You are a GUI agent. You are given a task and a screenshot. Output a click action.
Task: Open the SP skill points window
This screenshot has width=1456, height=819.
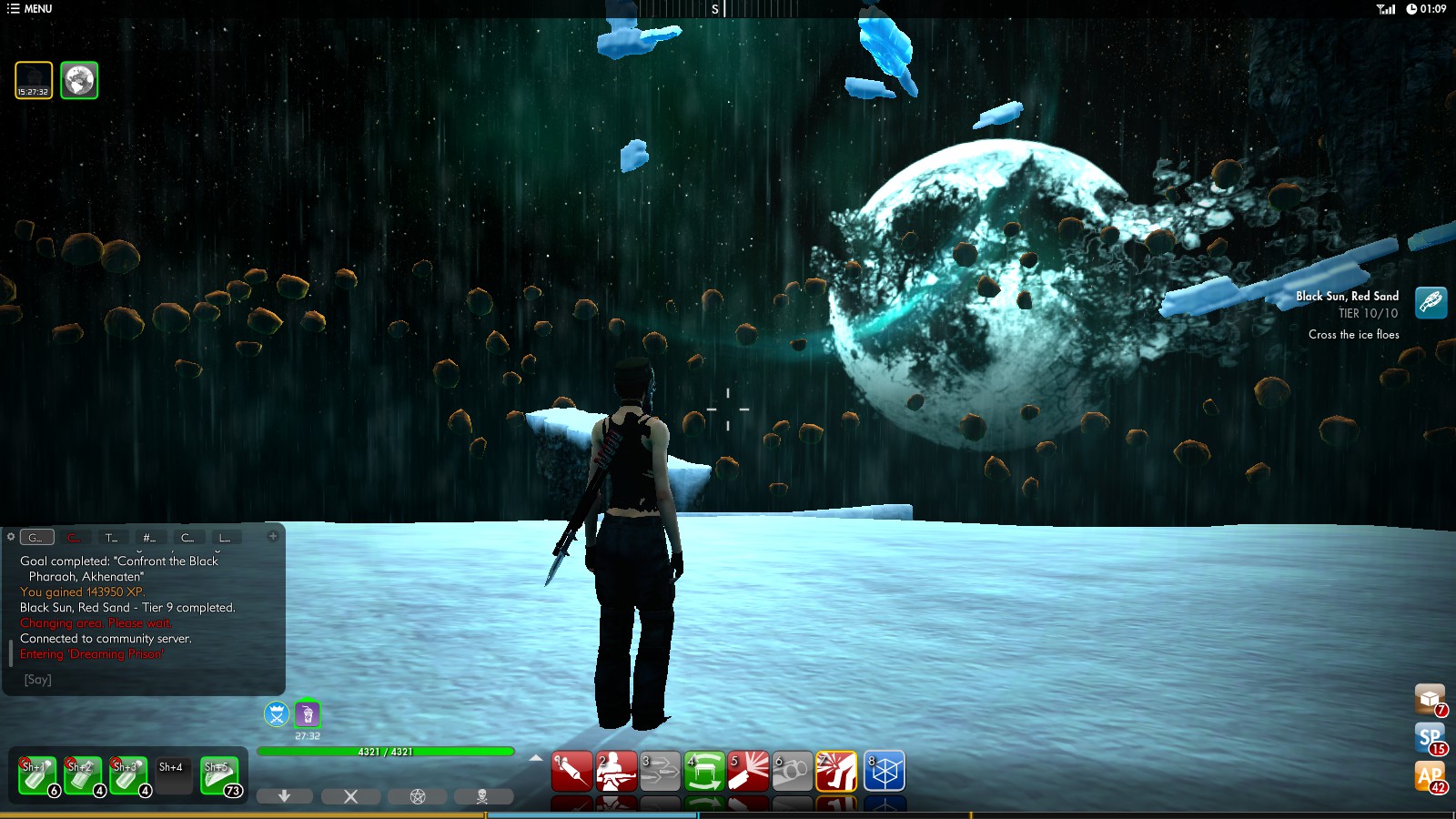(1430, 737)
